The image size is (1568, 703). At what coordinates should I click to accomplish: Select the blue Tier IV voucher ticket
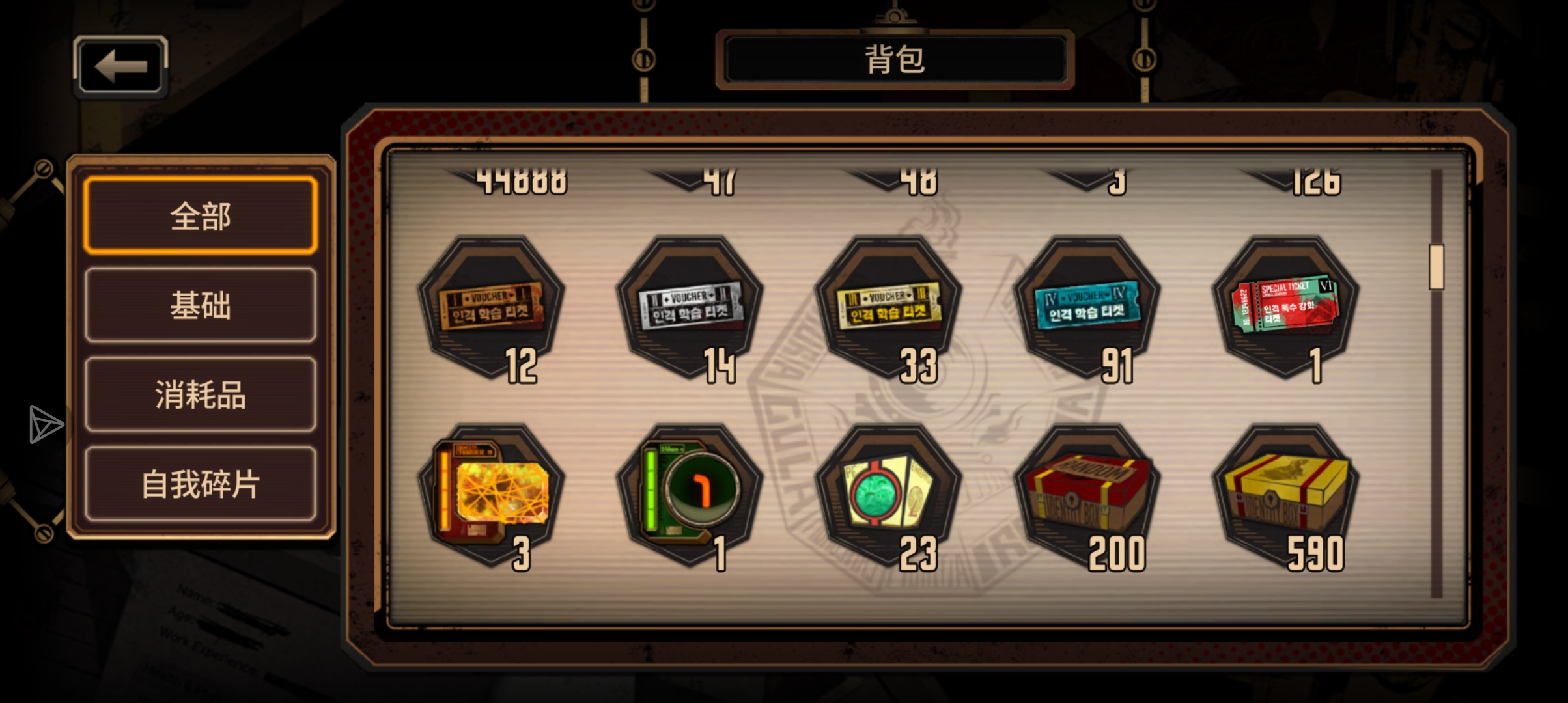pyautogui.click(x=1086, y=306)
